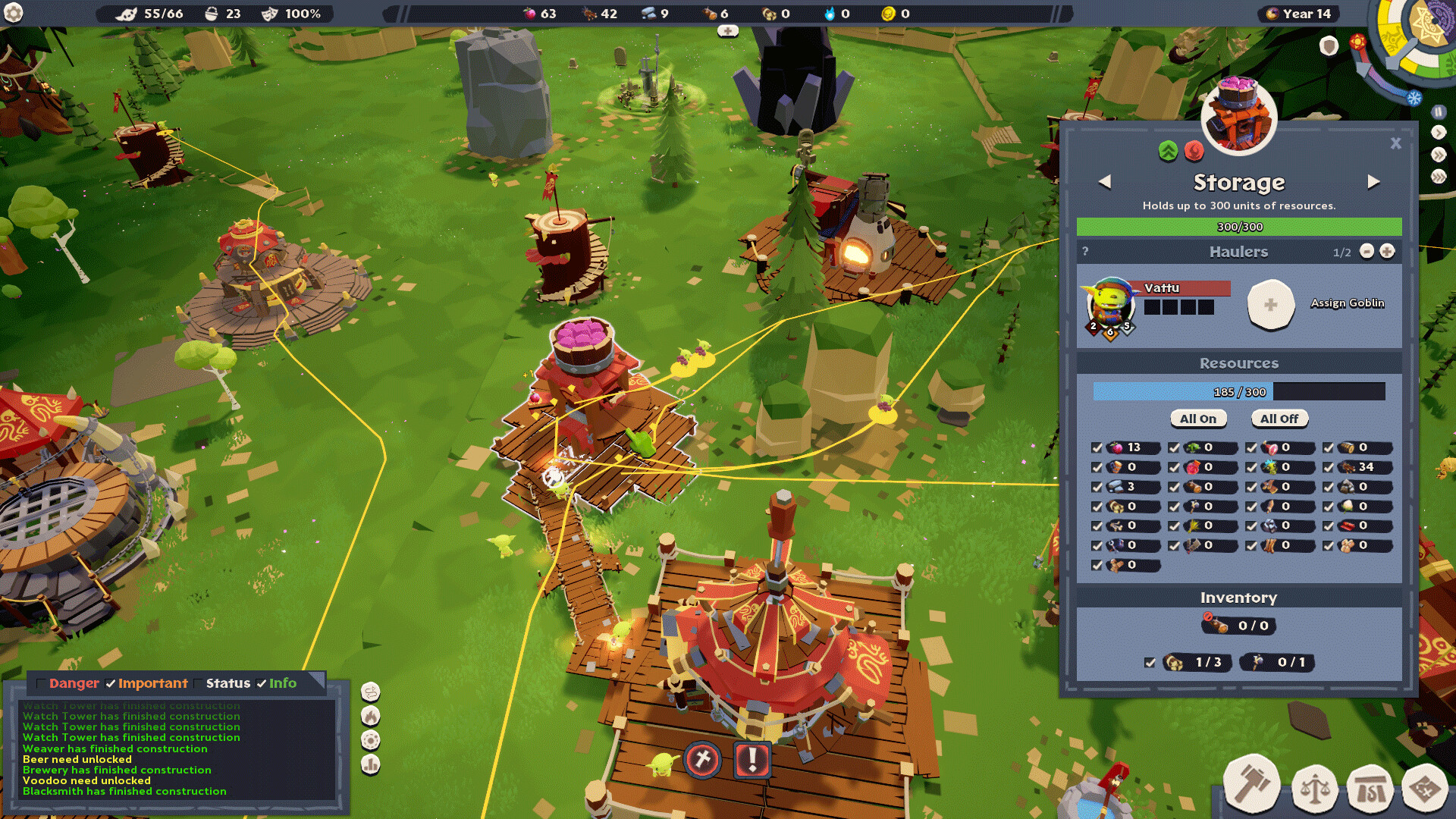Image resolution: width=1456 pixels, height=819 pixels.
Task: Open the build menu hammer icon
Action: click(x=1253, y=785)
